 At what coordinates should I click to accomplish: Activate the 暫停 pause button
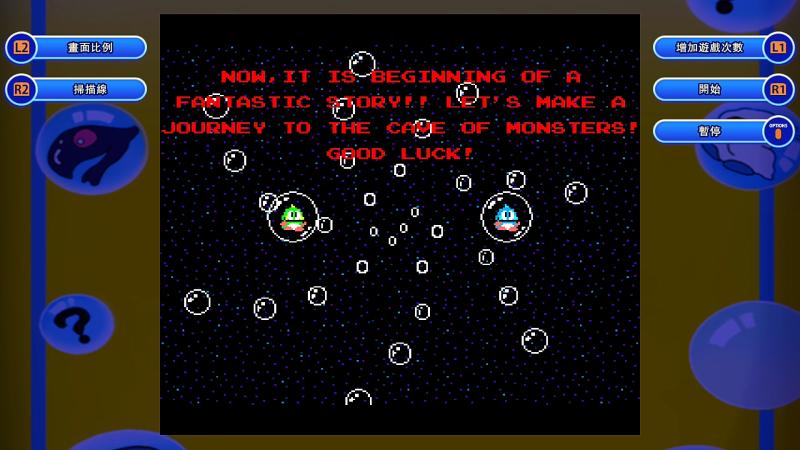[710, 132]
